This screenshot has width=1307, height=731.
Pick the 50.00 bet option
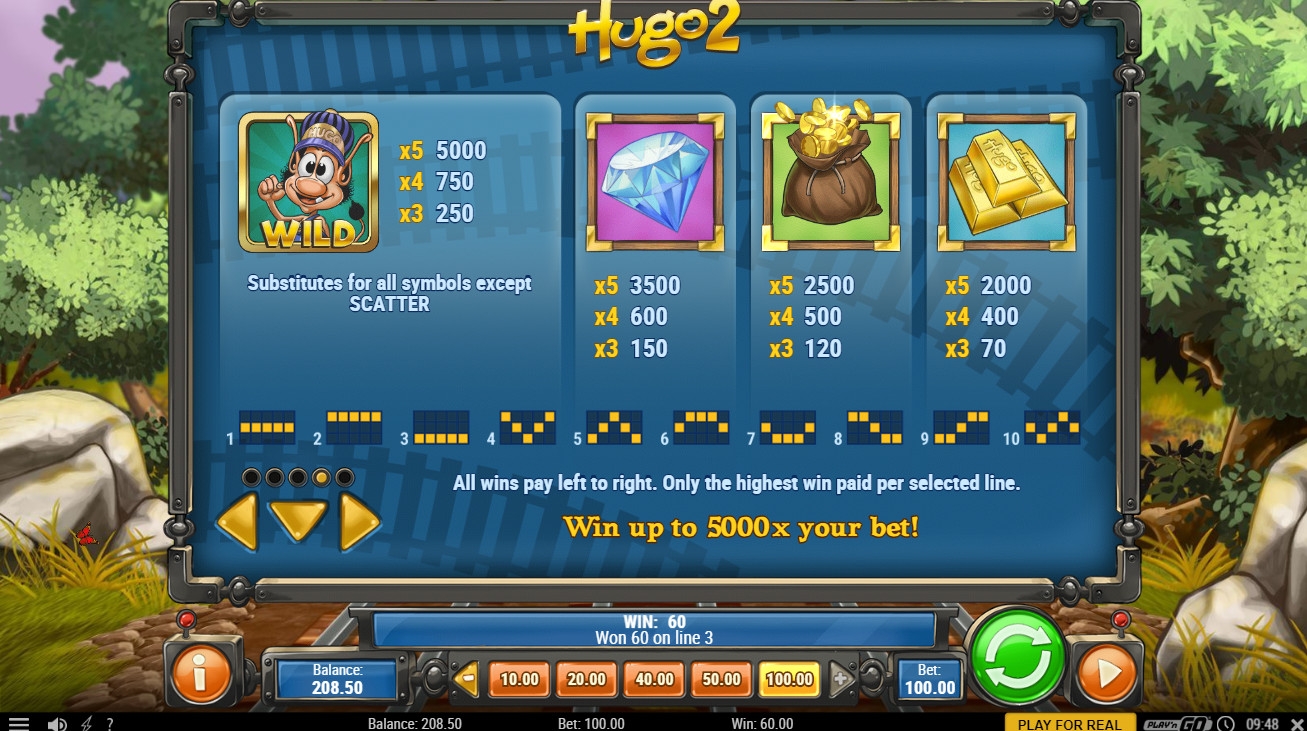[x=721, y=680]
